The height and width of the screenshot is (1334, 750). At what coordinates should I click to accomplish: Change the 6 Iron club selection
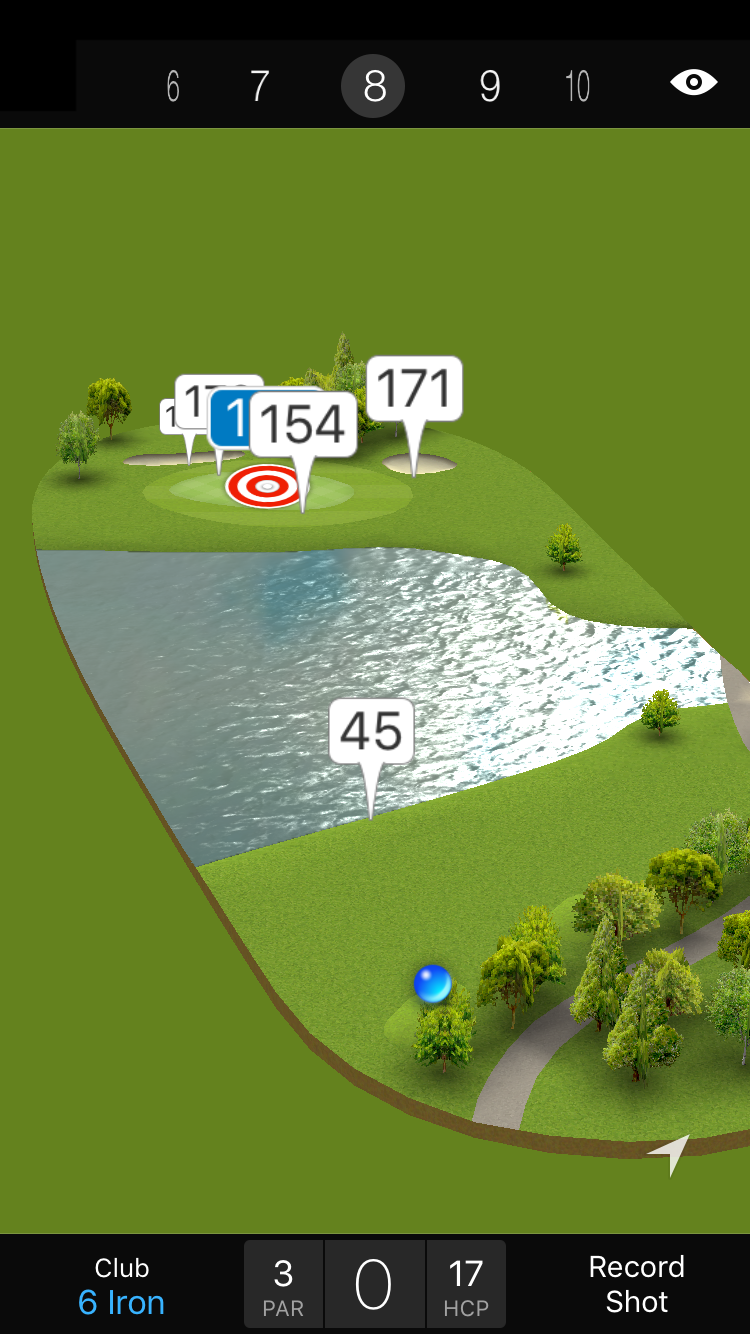click(121, 1286)
